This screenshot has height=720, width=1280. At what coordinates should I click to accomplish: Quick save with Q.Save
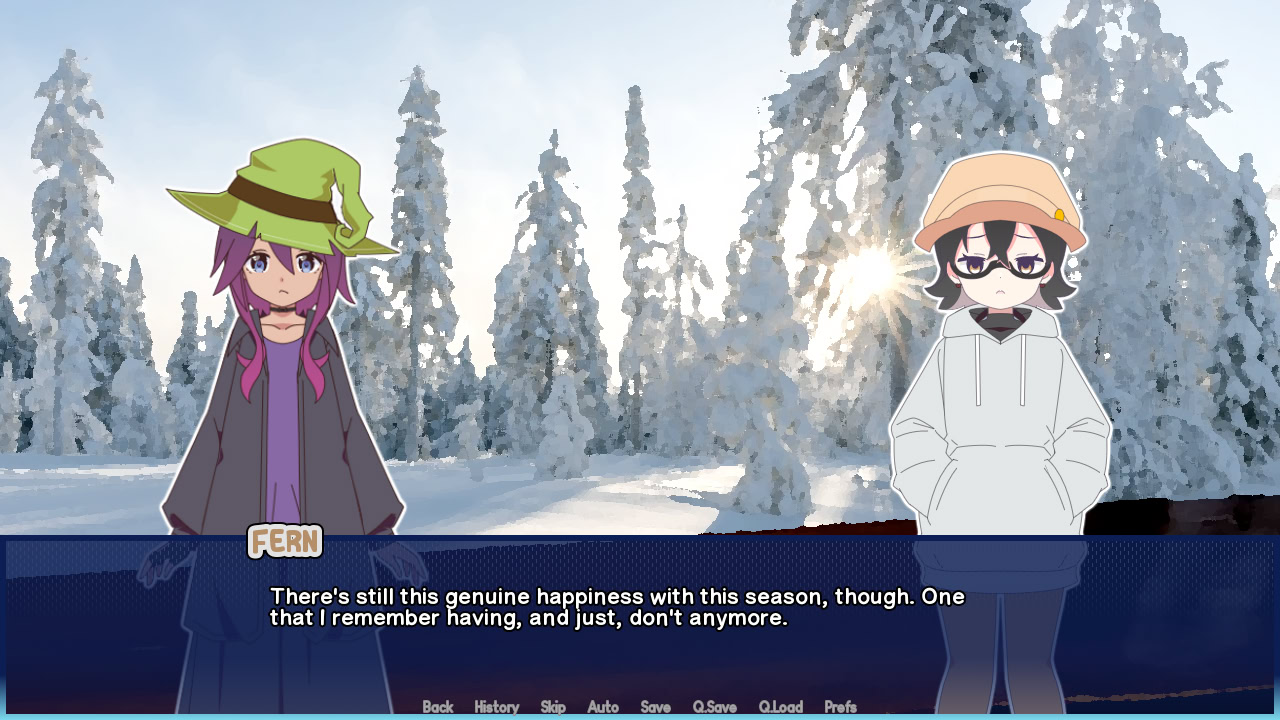tap(714, 707)
